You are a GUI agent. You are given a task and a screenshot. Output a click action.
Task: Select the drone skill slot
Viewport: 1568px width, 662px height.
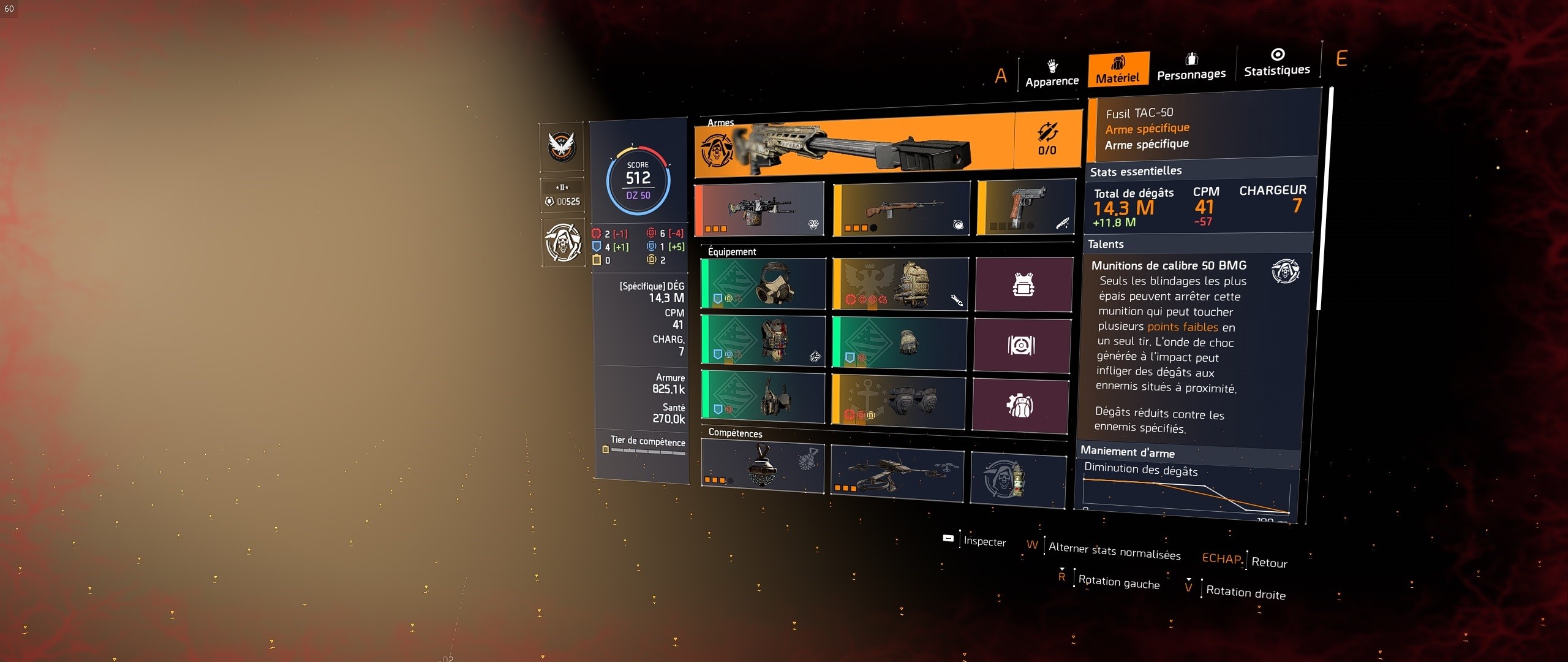[897, 471]
